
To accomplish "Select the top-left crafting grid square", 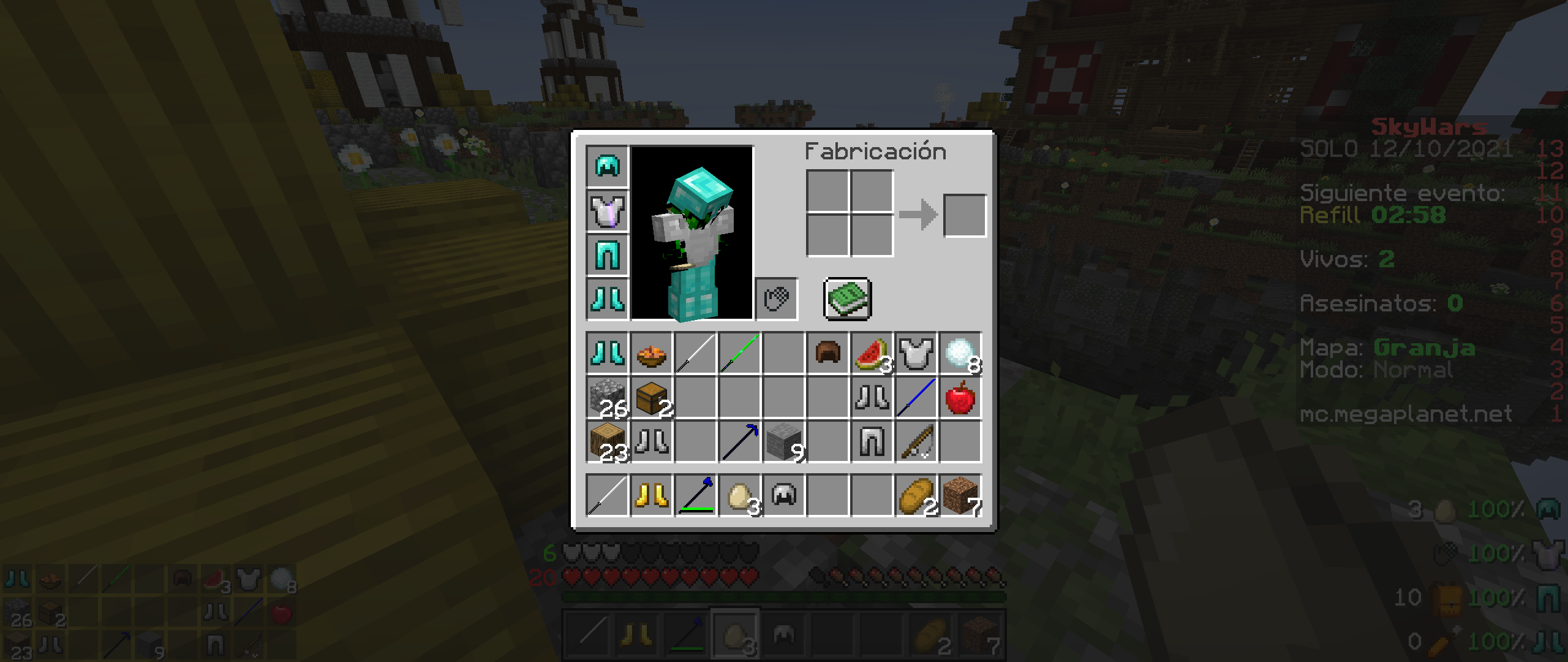I will click(x=827, y=190).
